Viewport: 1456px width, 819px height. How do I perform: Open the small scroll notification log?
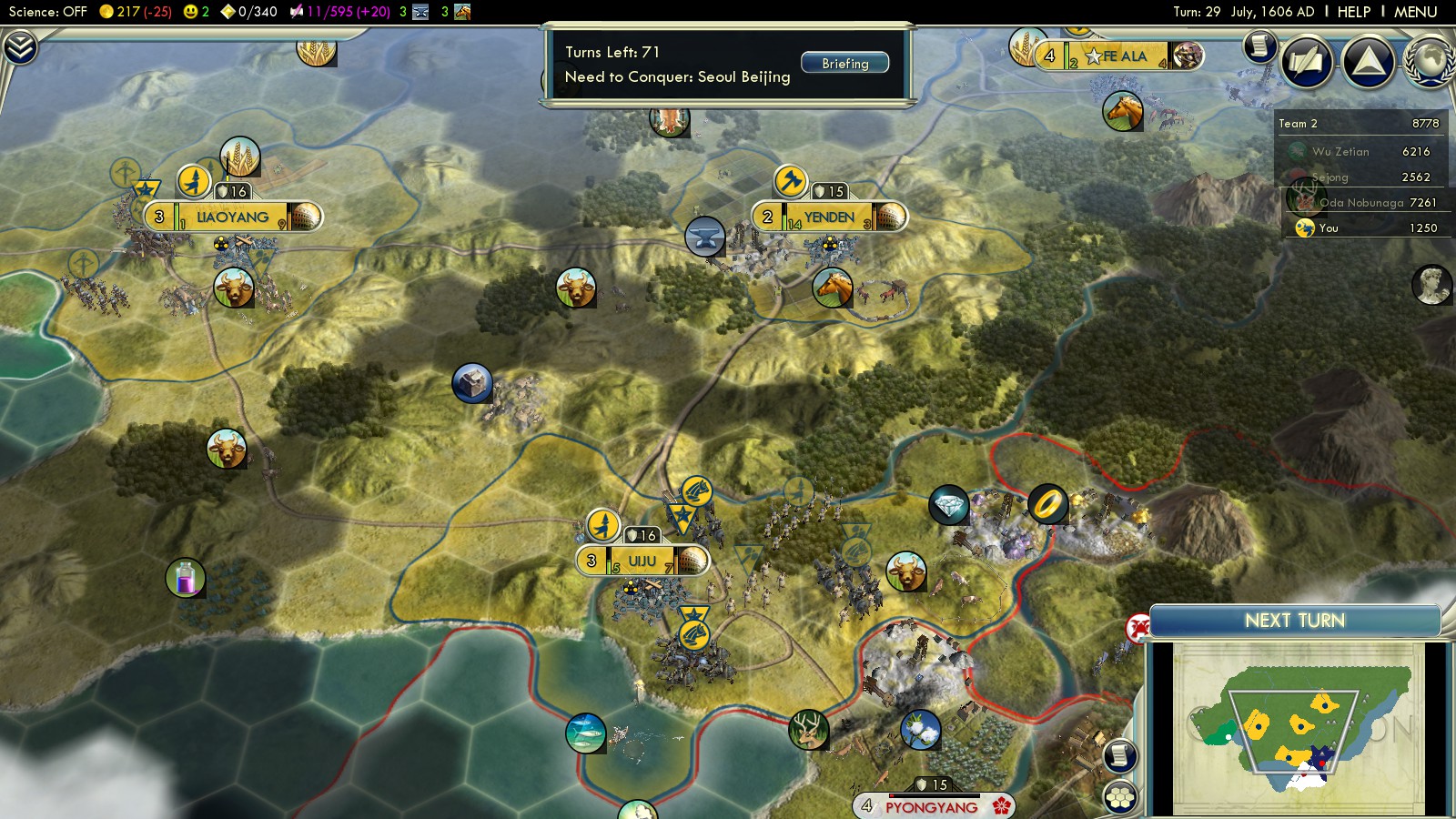(x=1259, y=45)
